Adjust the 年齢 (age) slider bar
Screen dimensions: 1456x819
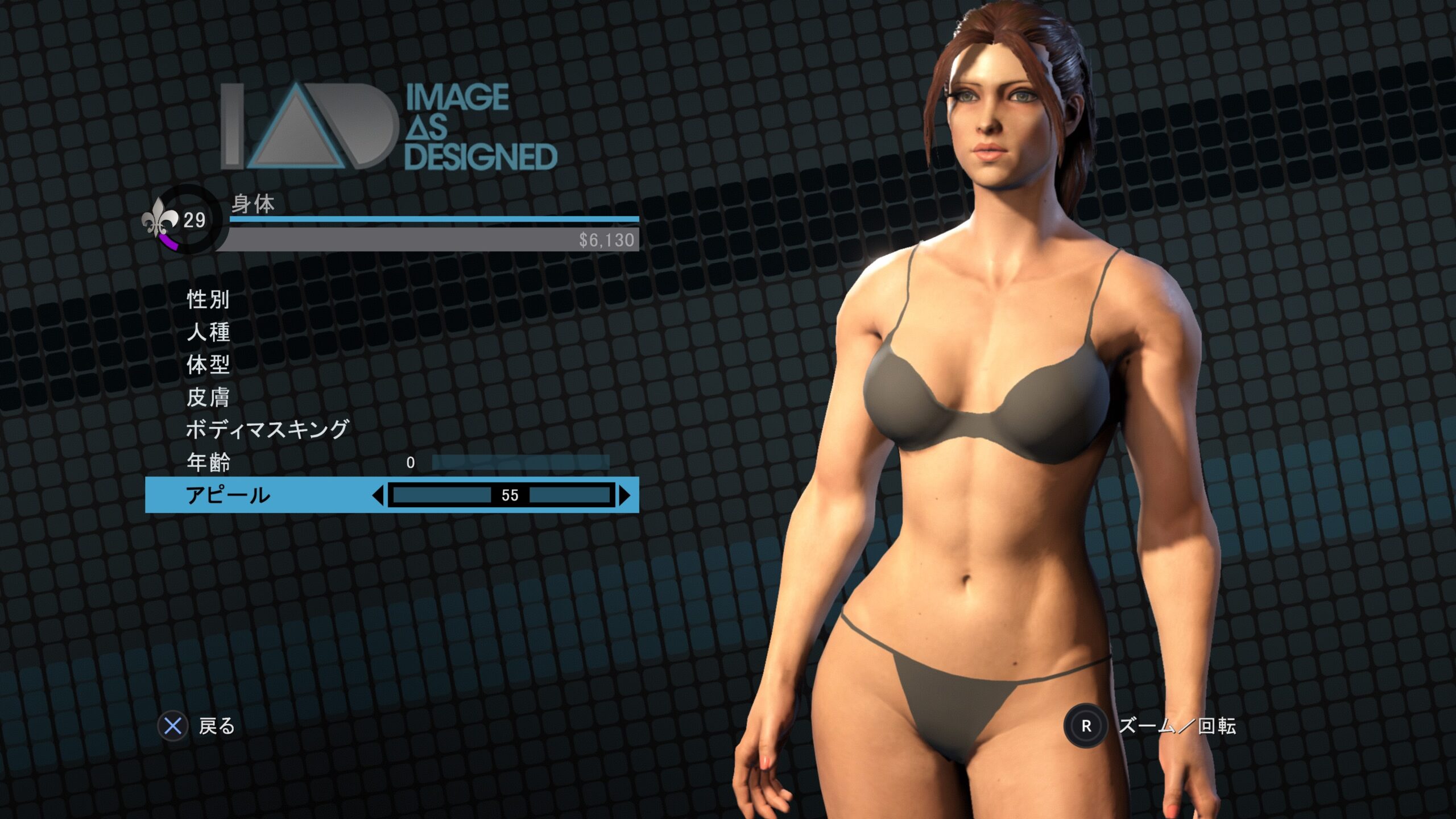(x=520, y=462)
